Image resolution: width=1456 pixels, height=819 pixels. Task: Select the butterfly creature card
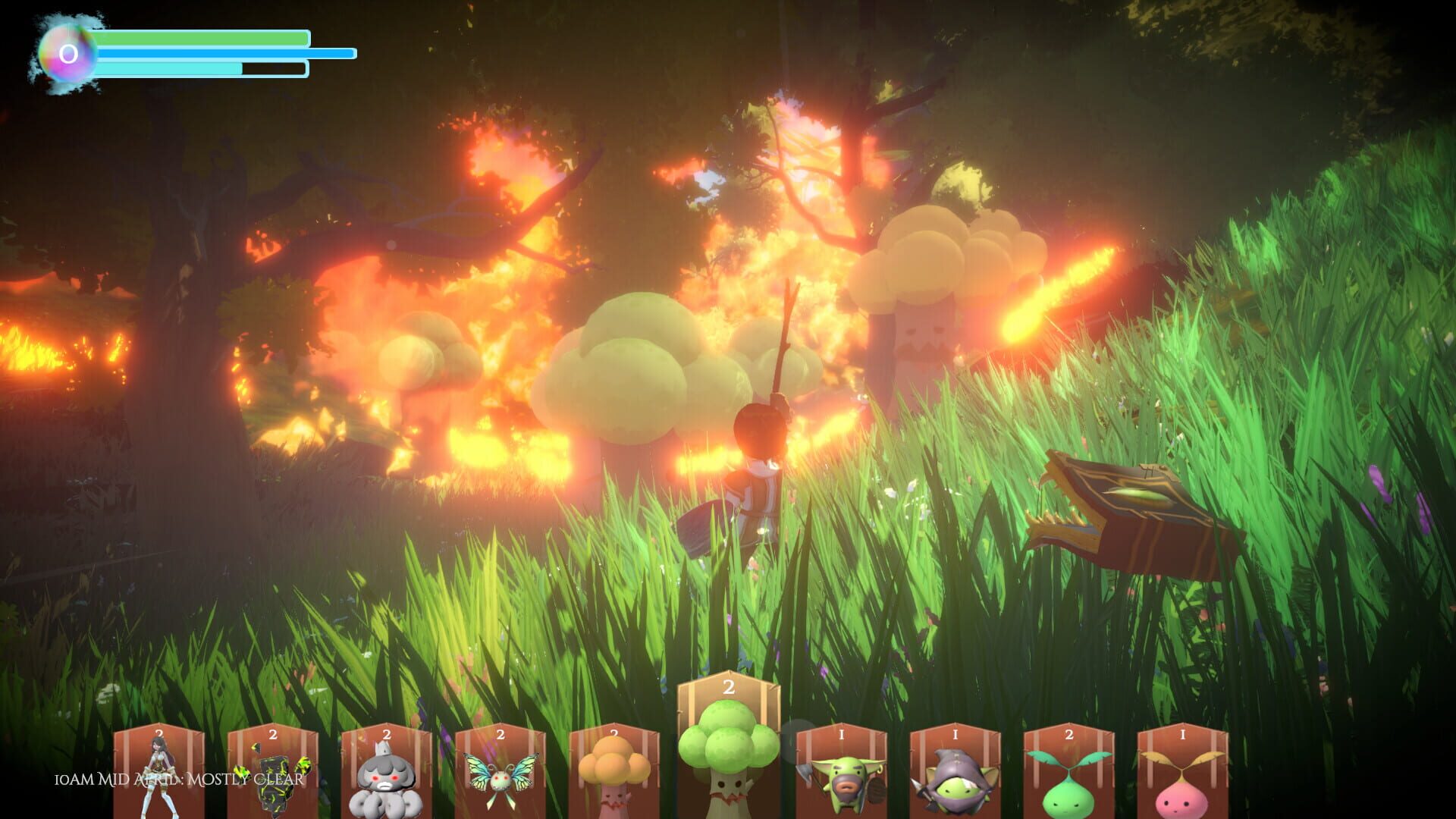coord(500,773)
